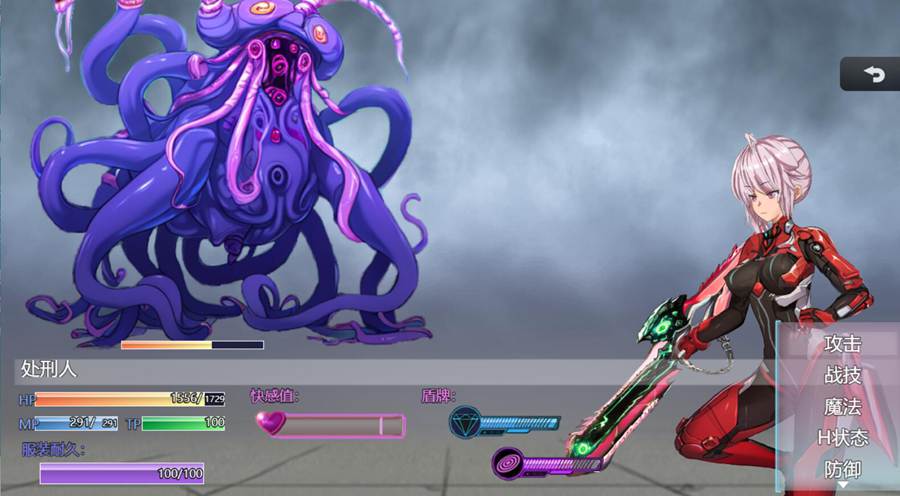This screenshot has height=496, width=900.
Task: Choose the 防御 (Defend) command
Action: [x=842, y=468]
